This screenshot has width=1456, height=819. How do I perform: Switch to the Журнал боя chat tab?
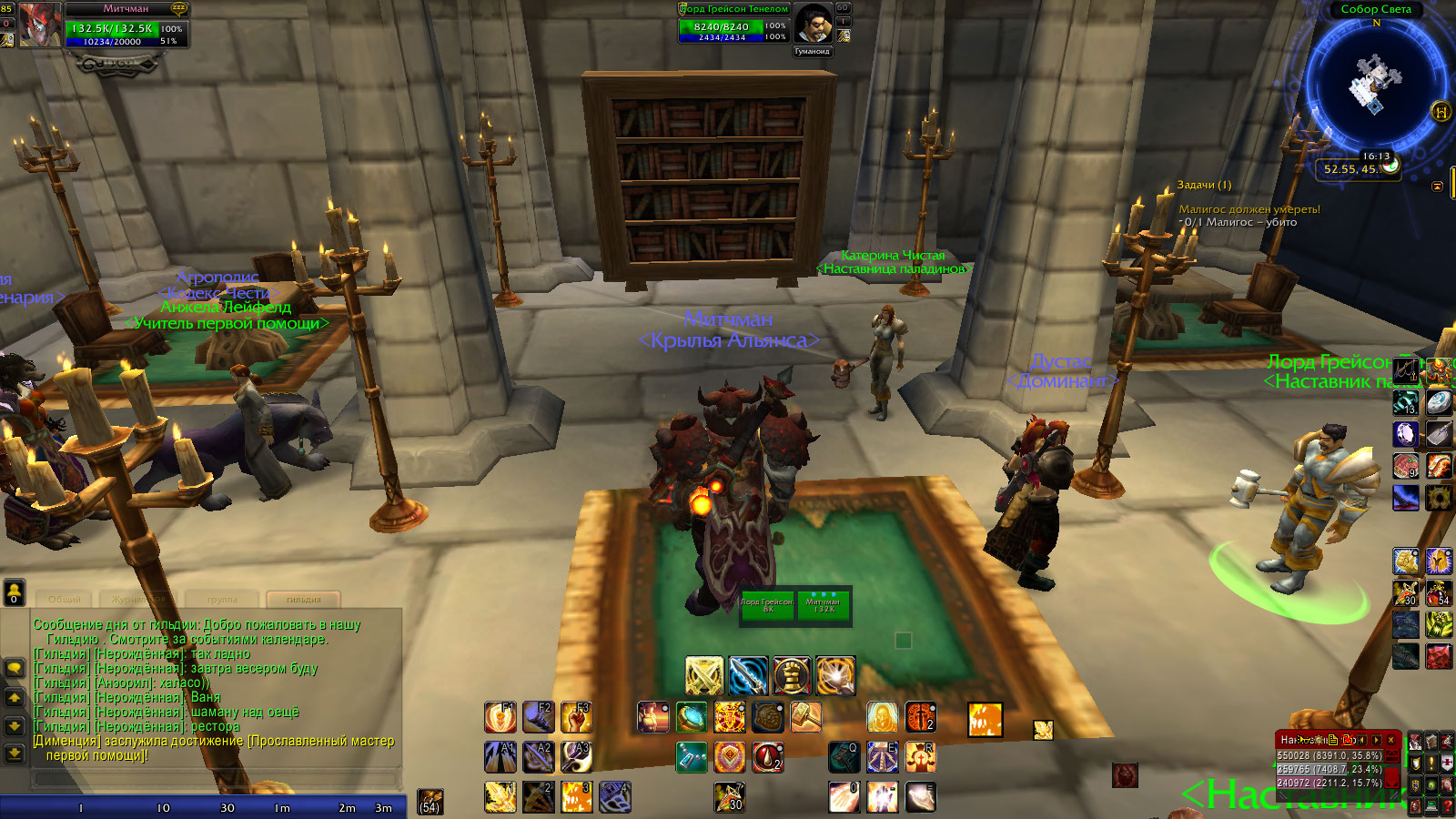coord(138,599)
